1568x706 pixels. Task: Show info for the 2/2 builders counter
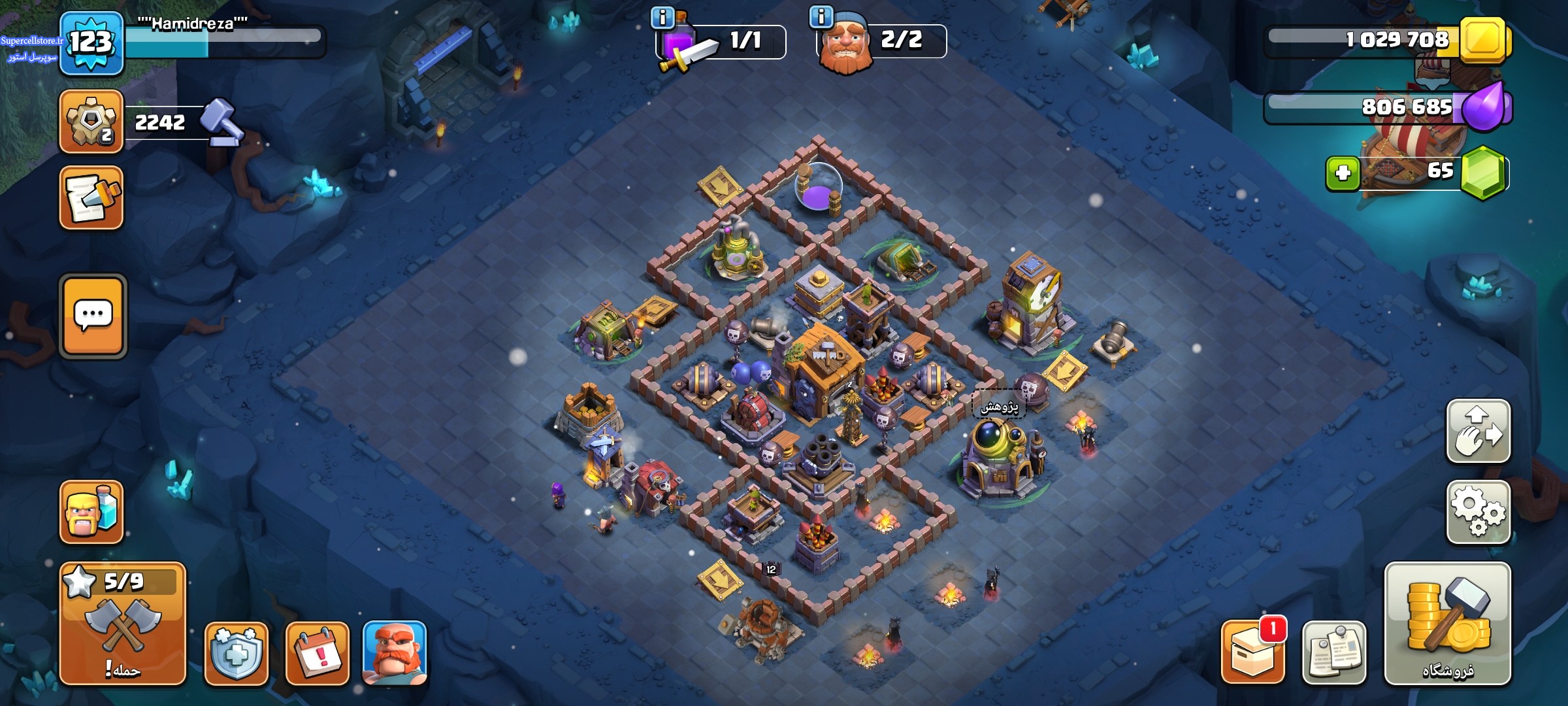click(821, 17)
